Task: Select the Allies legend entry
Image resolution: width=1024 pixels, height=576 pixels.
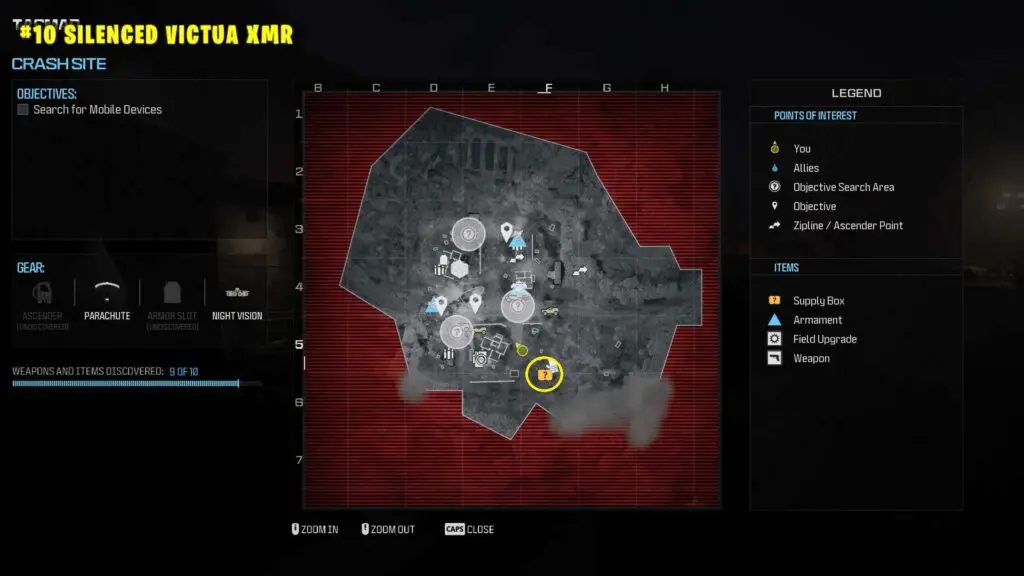Action: (x=805, y=168)
